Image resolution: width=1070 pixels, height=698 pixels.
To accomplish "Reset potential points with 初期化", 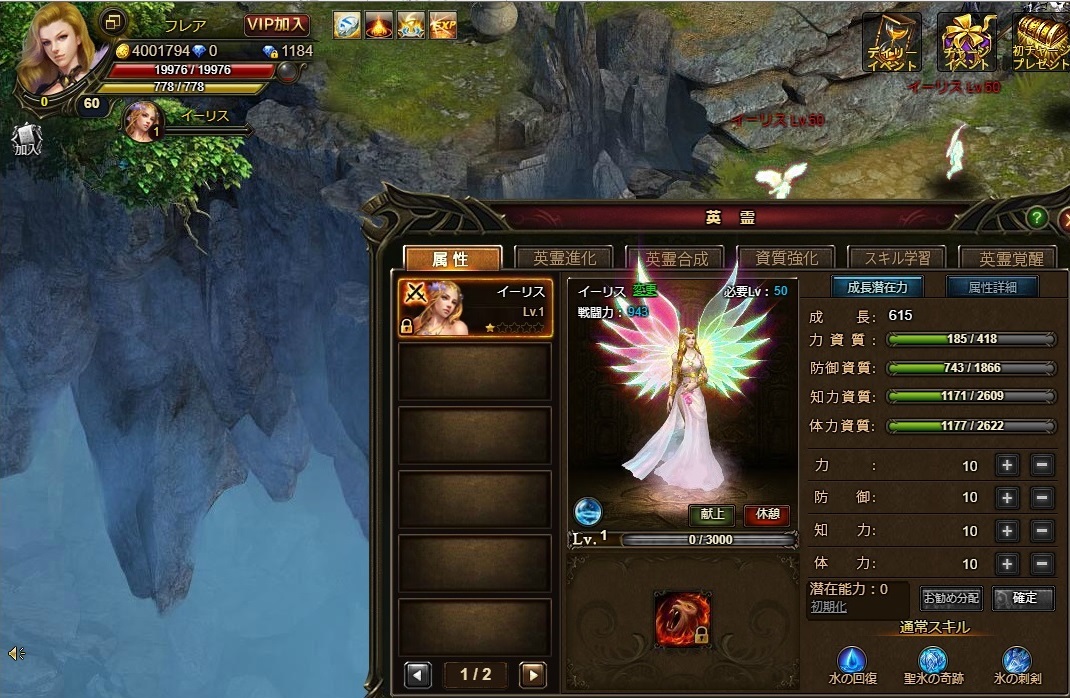I will [x=829, y=607].
